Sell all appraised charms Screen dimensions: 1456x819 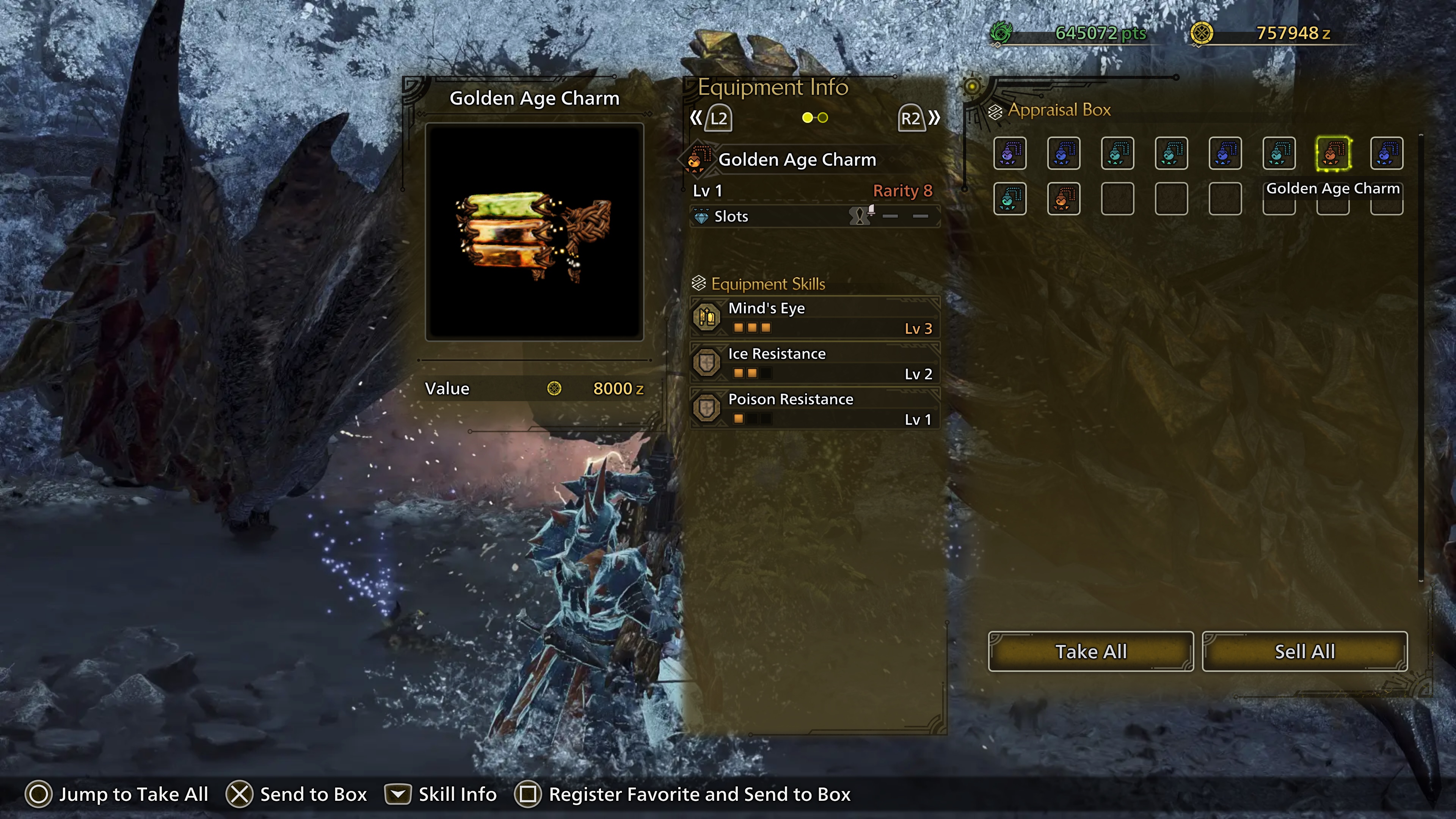click(1304, 651)
